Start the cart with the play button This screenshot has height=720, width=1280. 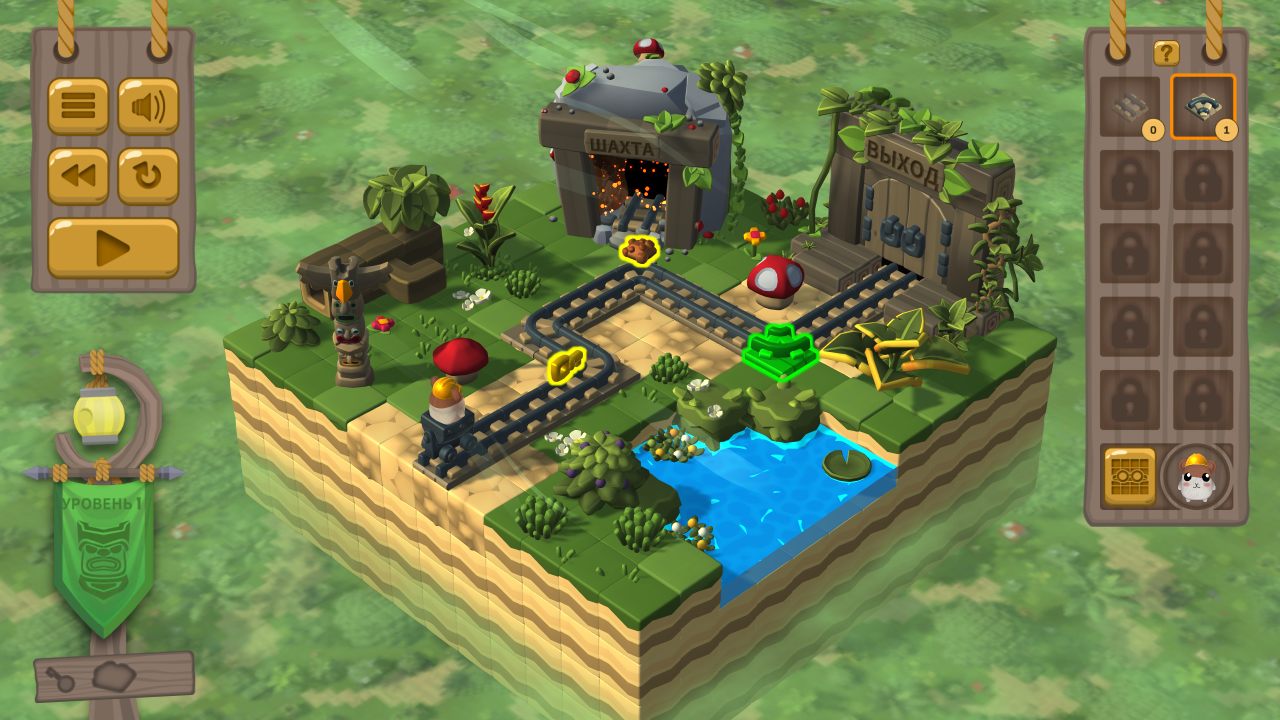point(113,247)
